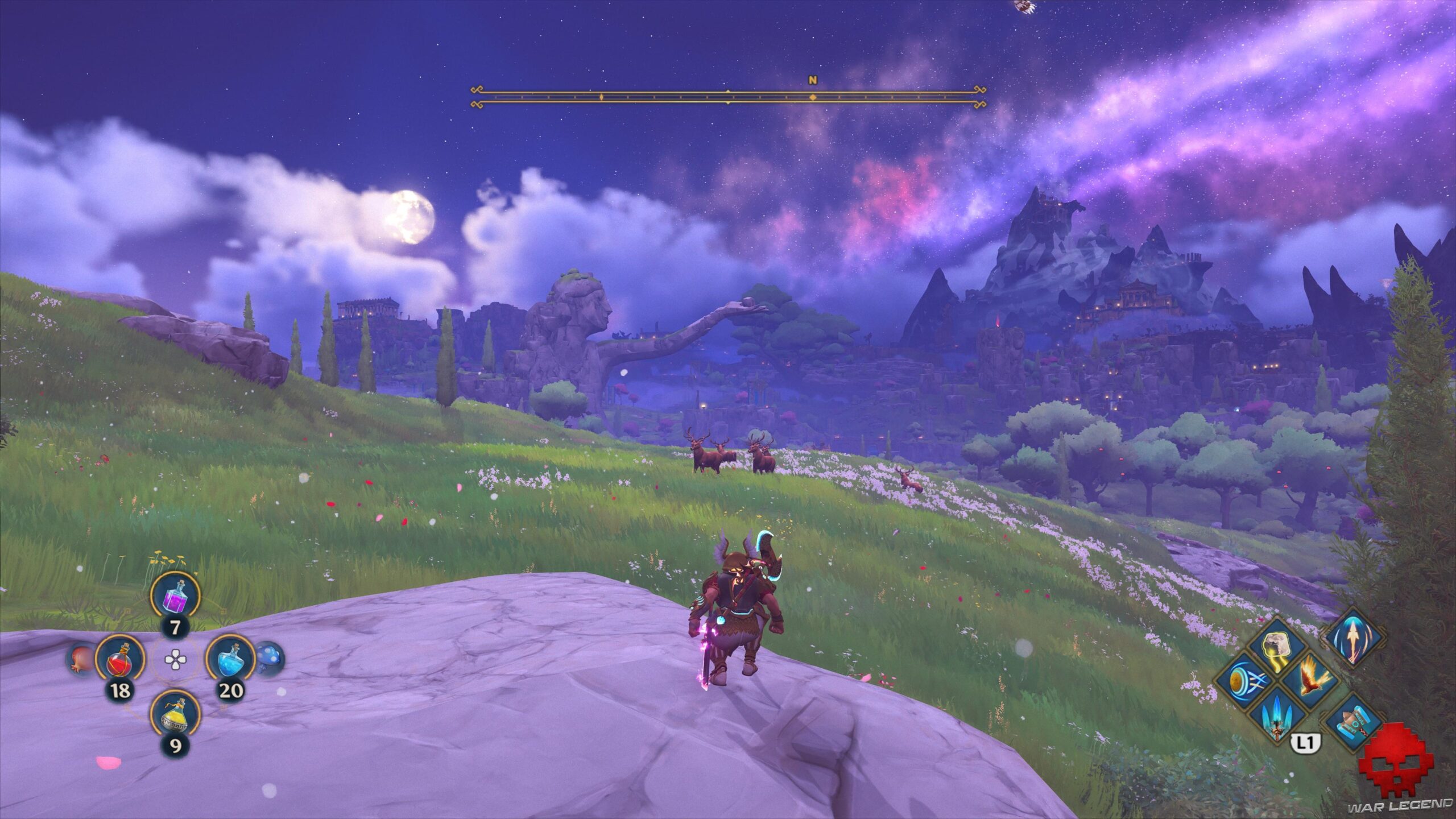Select the yellow attack potion icon

coord(176,715)
